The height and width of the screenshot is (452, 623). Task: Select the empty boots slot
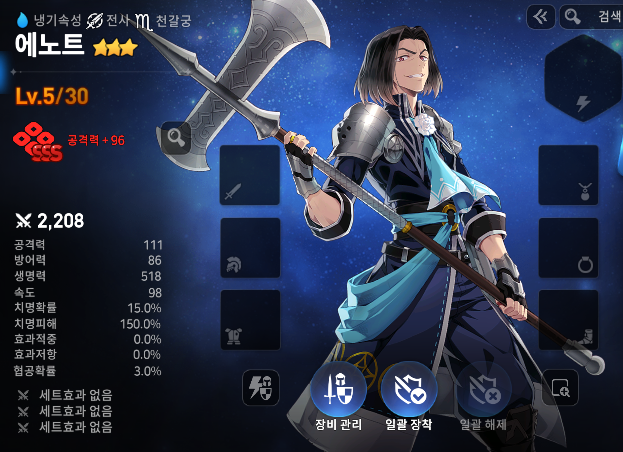pyautogui.click(x=568, y=320)
